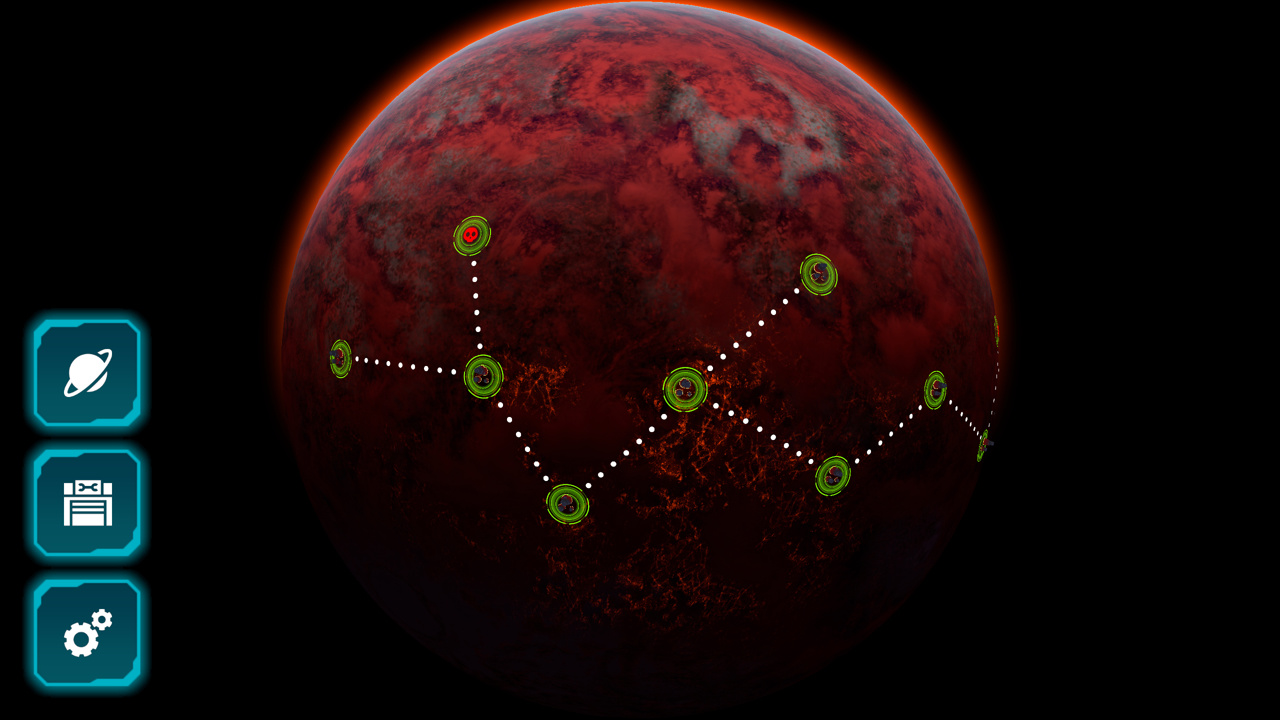Select the mission node right of center
1280x720 pixels.
(x=938, y=390)
